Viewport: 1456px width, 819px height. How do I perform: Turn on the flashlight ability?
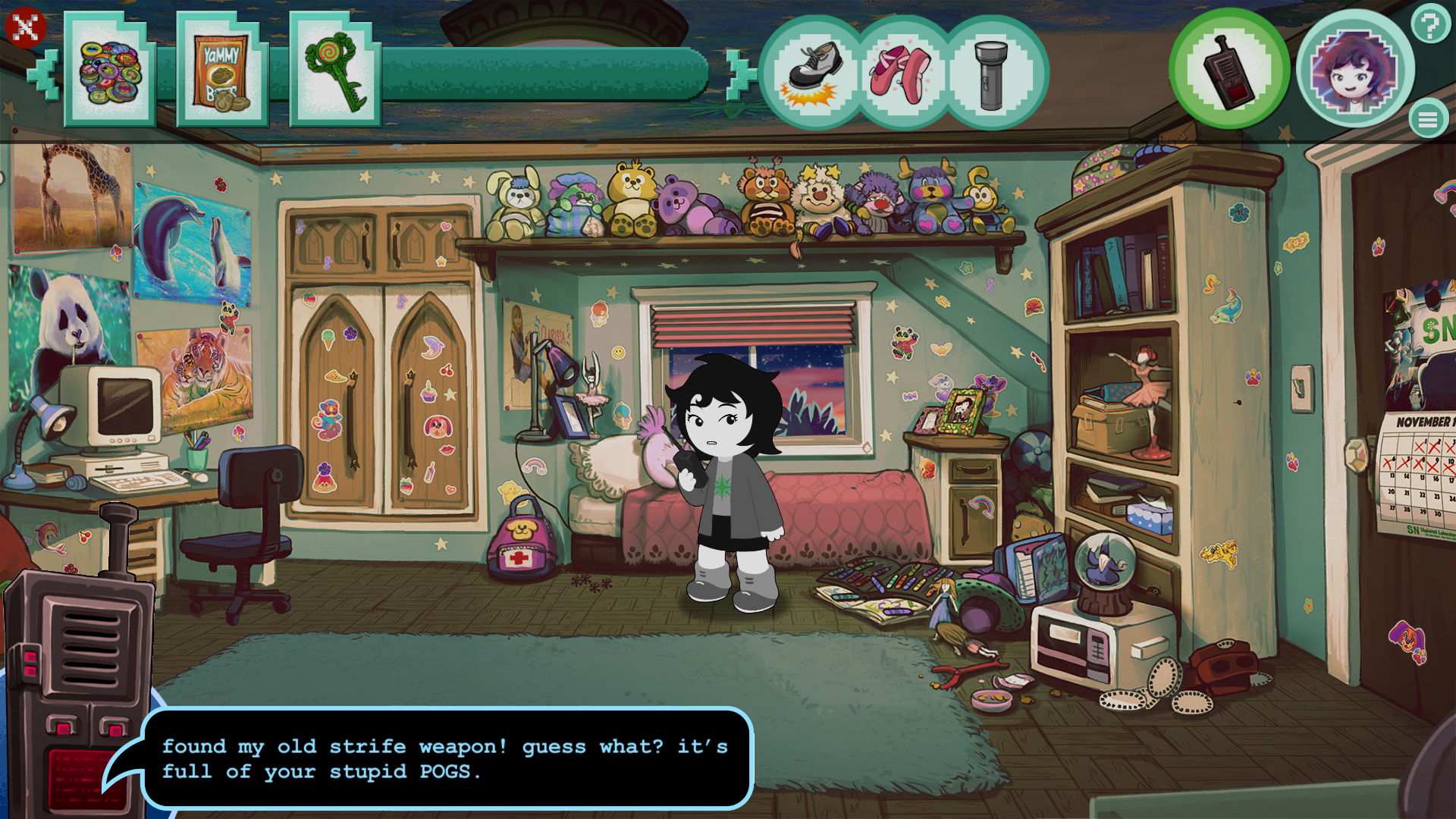(x=992, y=72)
